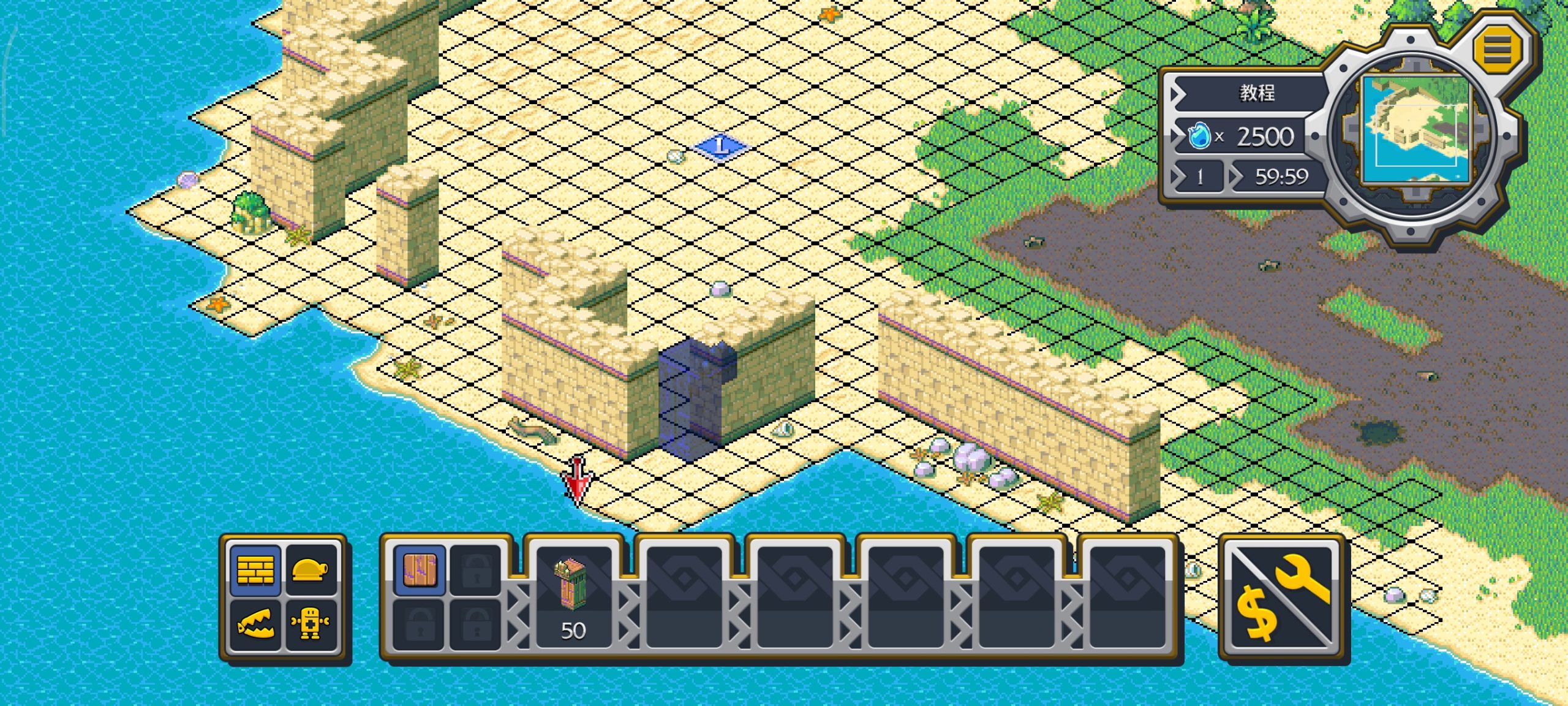1568x706 pixels.
Task: Toggle the sell and repair tool button
Action: tap(1283, 598)
